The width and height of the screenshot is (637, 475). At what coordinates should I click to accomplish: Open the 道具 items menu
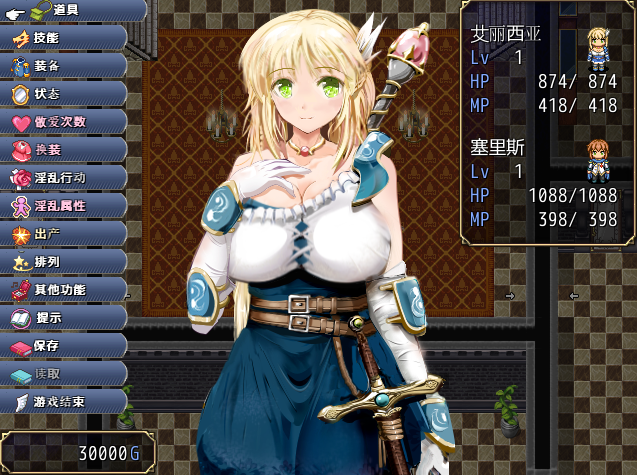[64, 10]
